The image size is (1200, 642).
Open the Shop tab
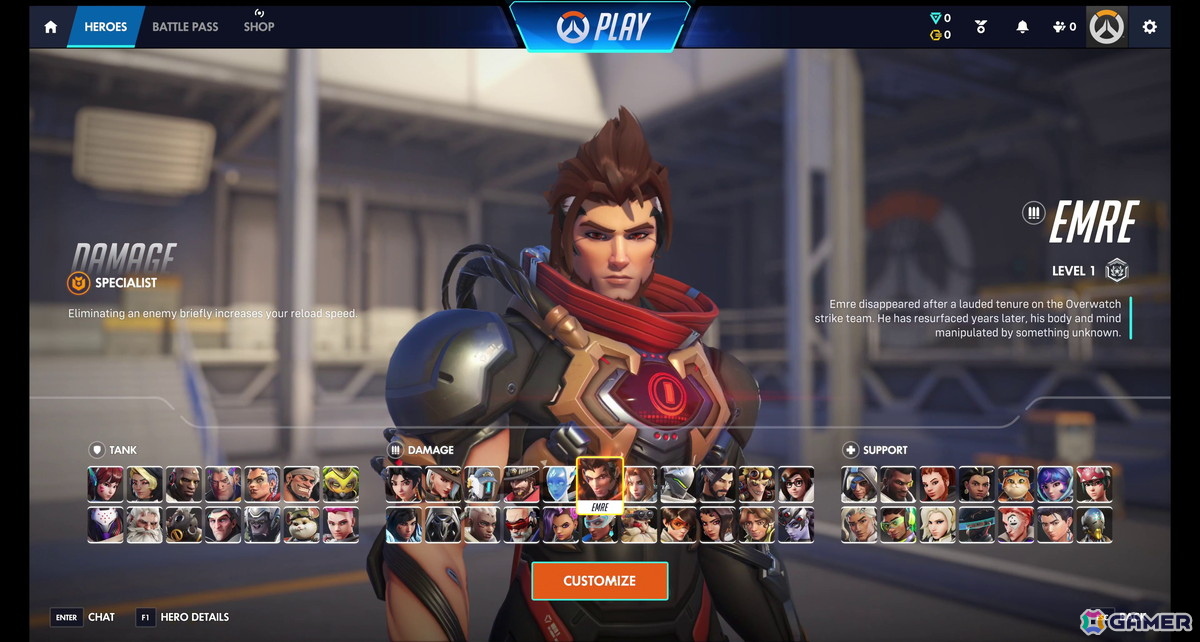[x=259, y=27]
